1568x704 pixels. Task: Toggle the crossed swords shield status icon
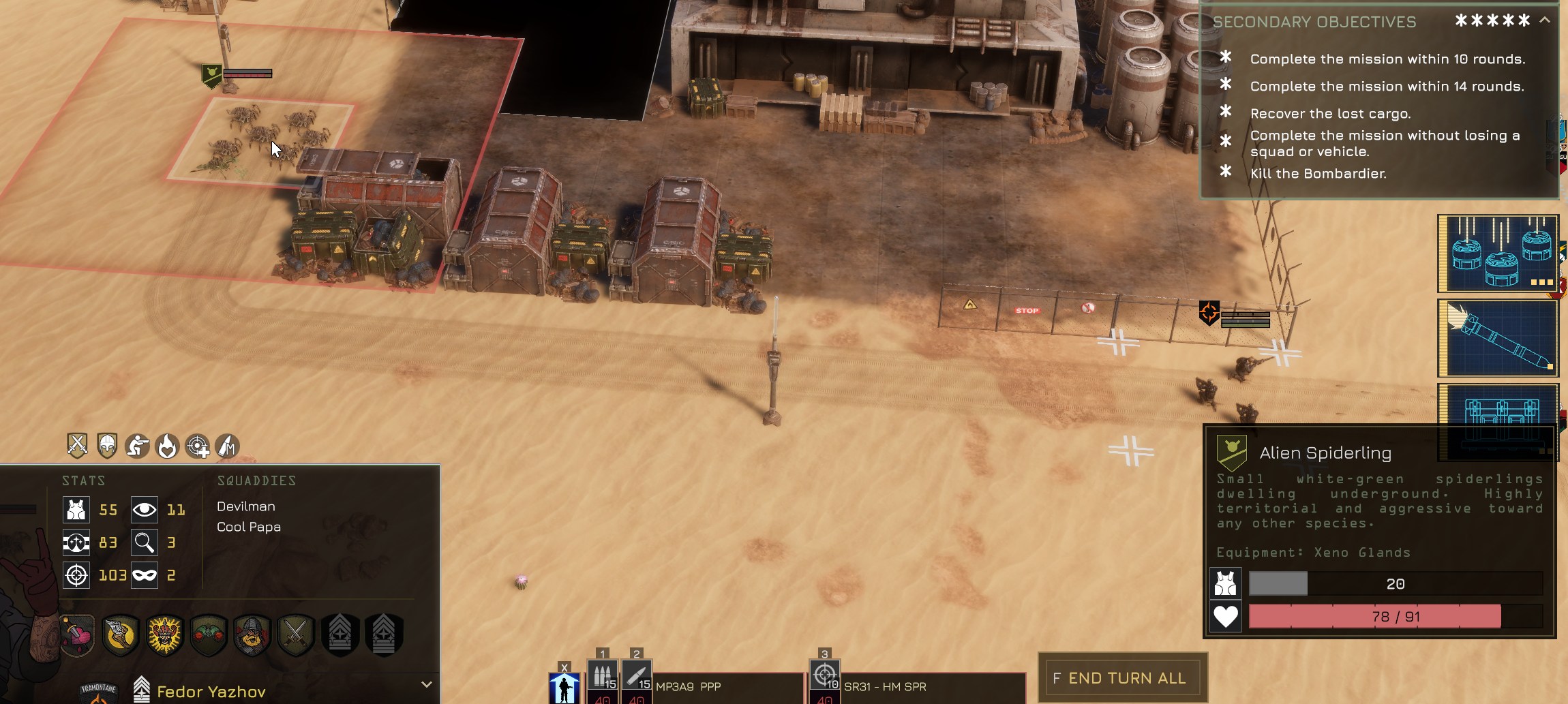[77, 446]
